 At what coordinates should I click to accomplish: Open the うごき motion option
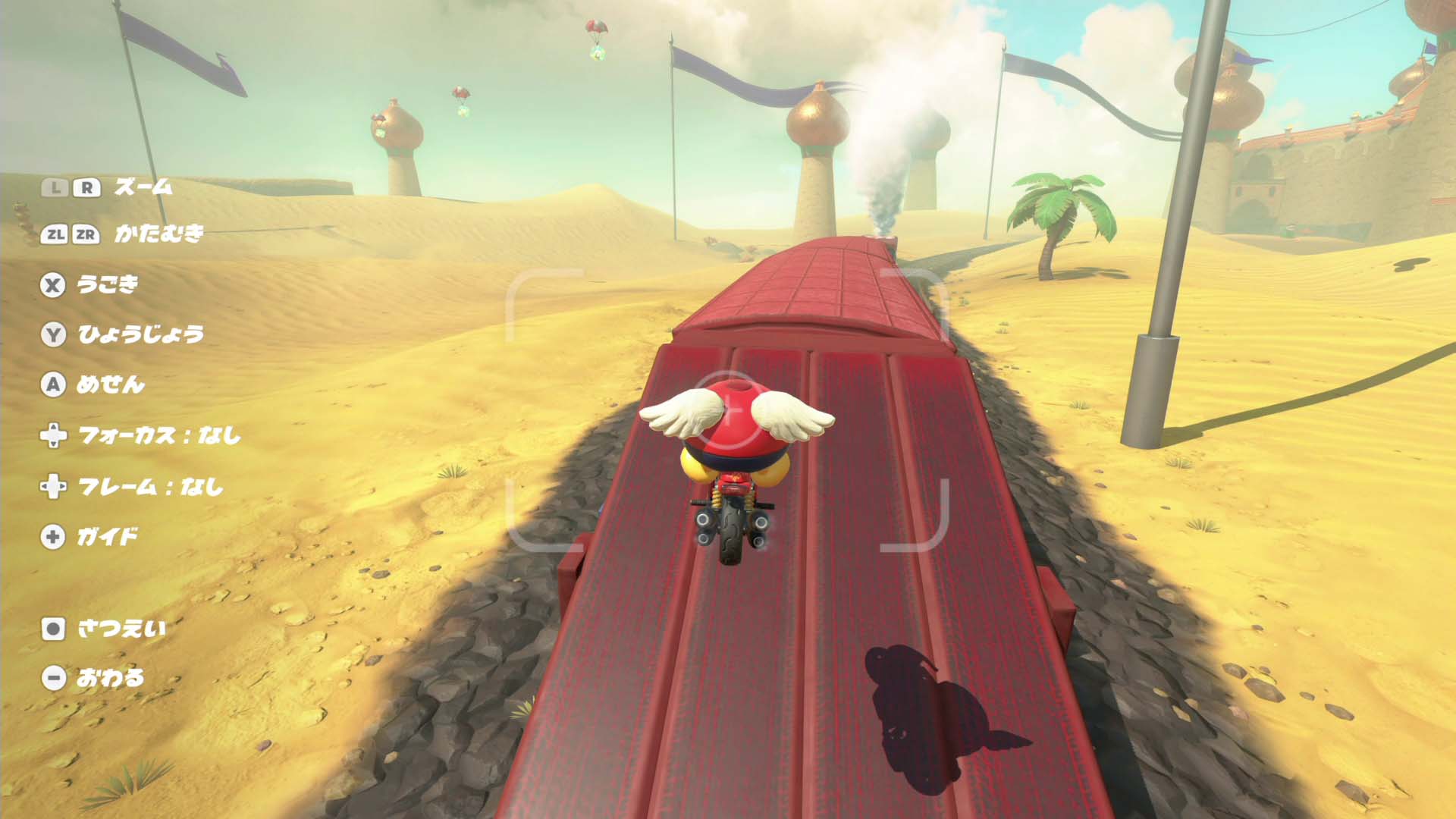tap(107, 285)
